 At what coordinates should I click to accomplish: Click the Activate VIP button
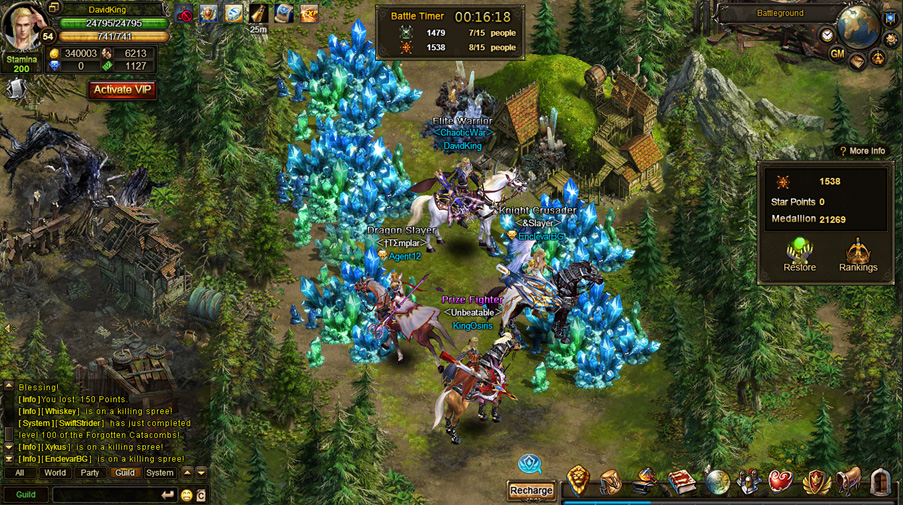point(123,89)
